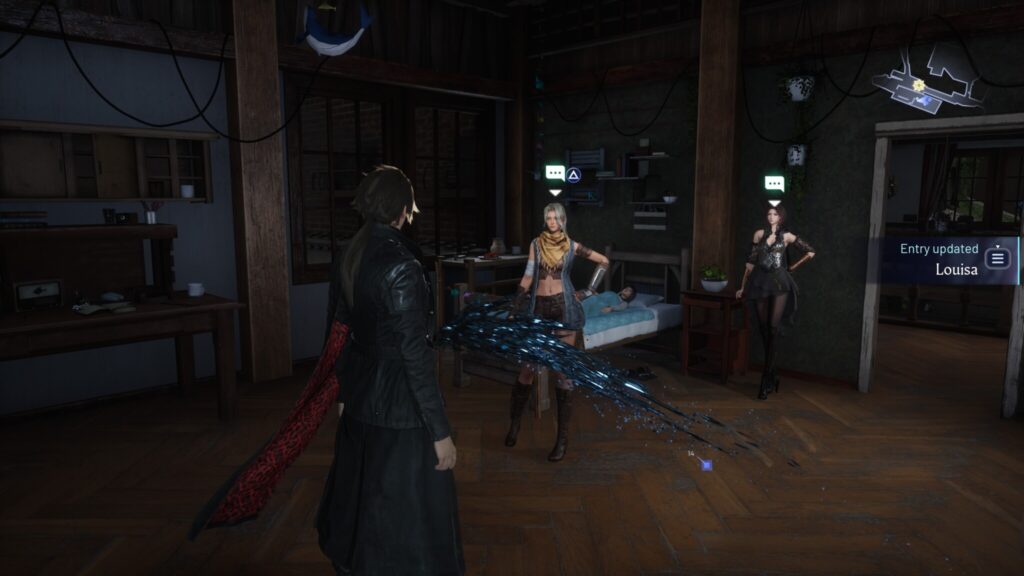Open the minimap in the top corner
The height and width of the screenshot is (576, 1024).
(927, 78)
